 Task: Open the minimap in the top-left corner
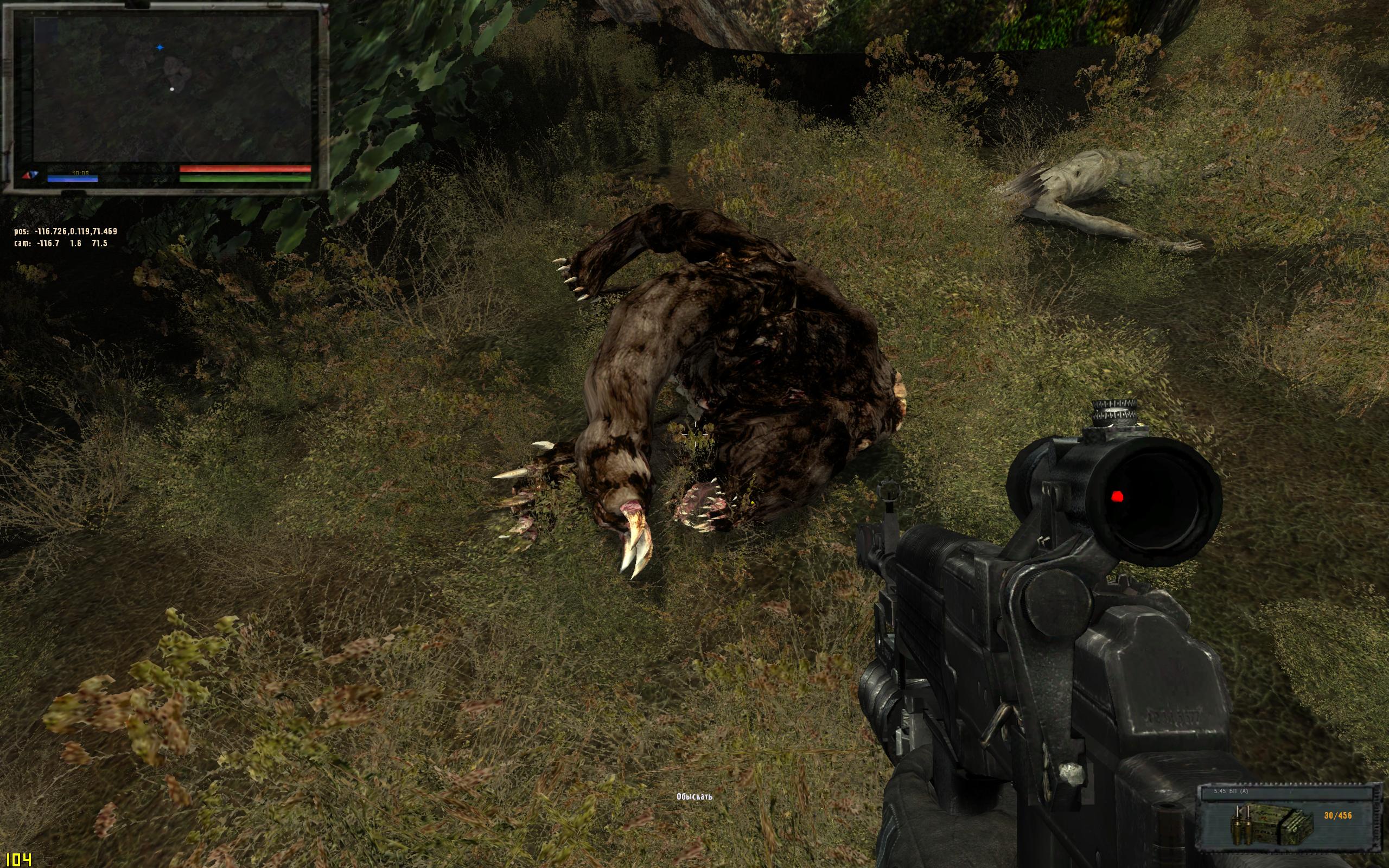(172, 89)
